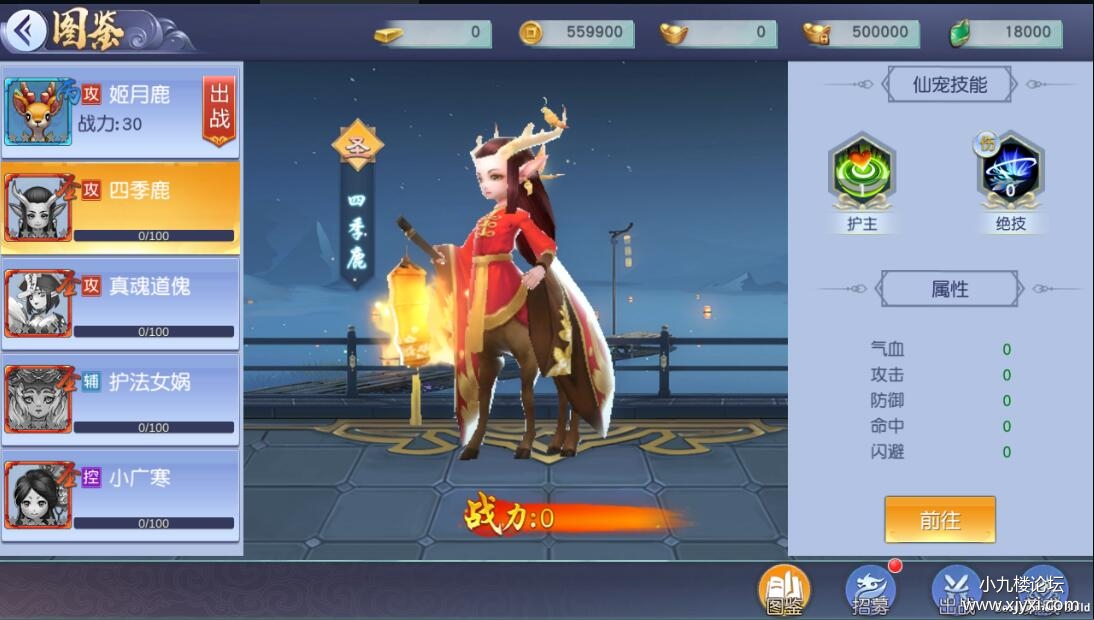This screenshot has height=620, width=1094.
Task: Open the 出战 crossed-swords tab
Action: [x=955, y=589]
